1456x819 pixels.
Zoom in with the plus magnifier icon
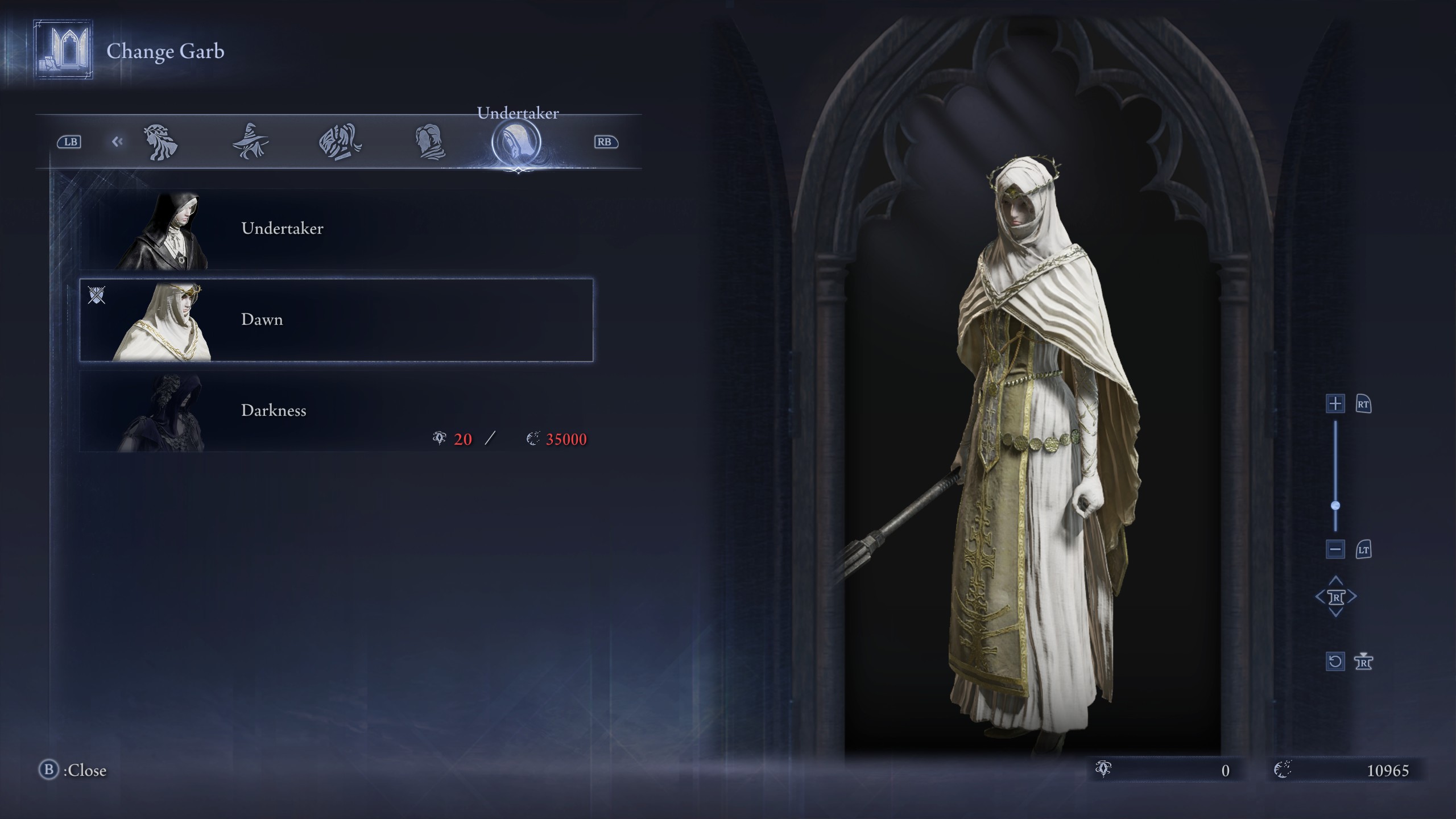1335,404
